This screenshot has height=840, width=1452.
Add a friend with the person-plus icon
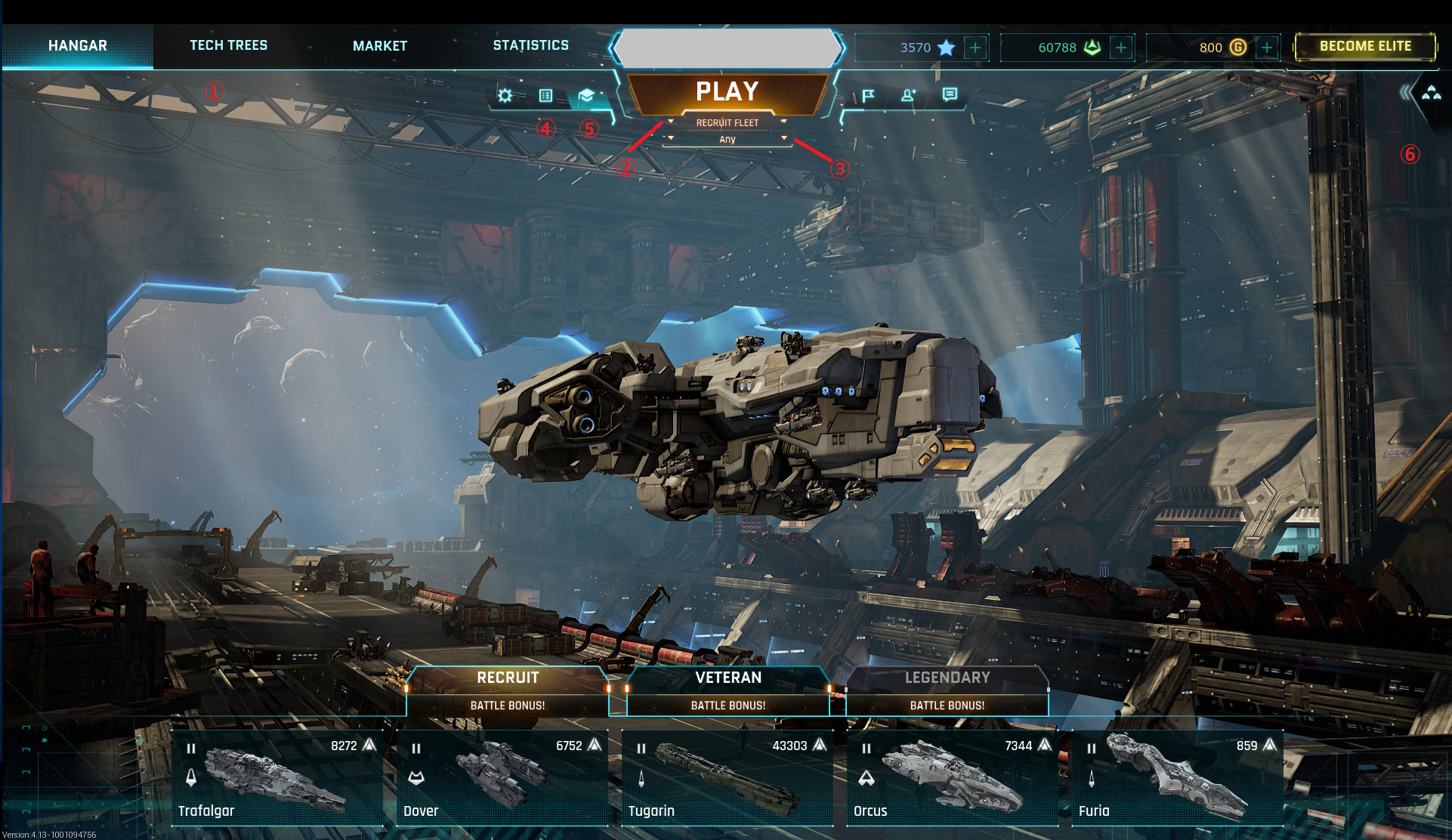908,95
